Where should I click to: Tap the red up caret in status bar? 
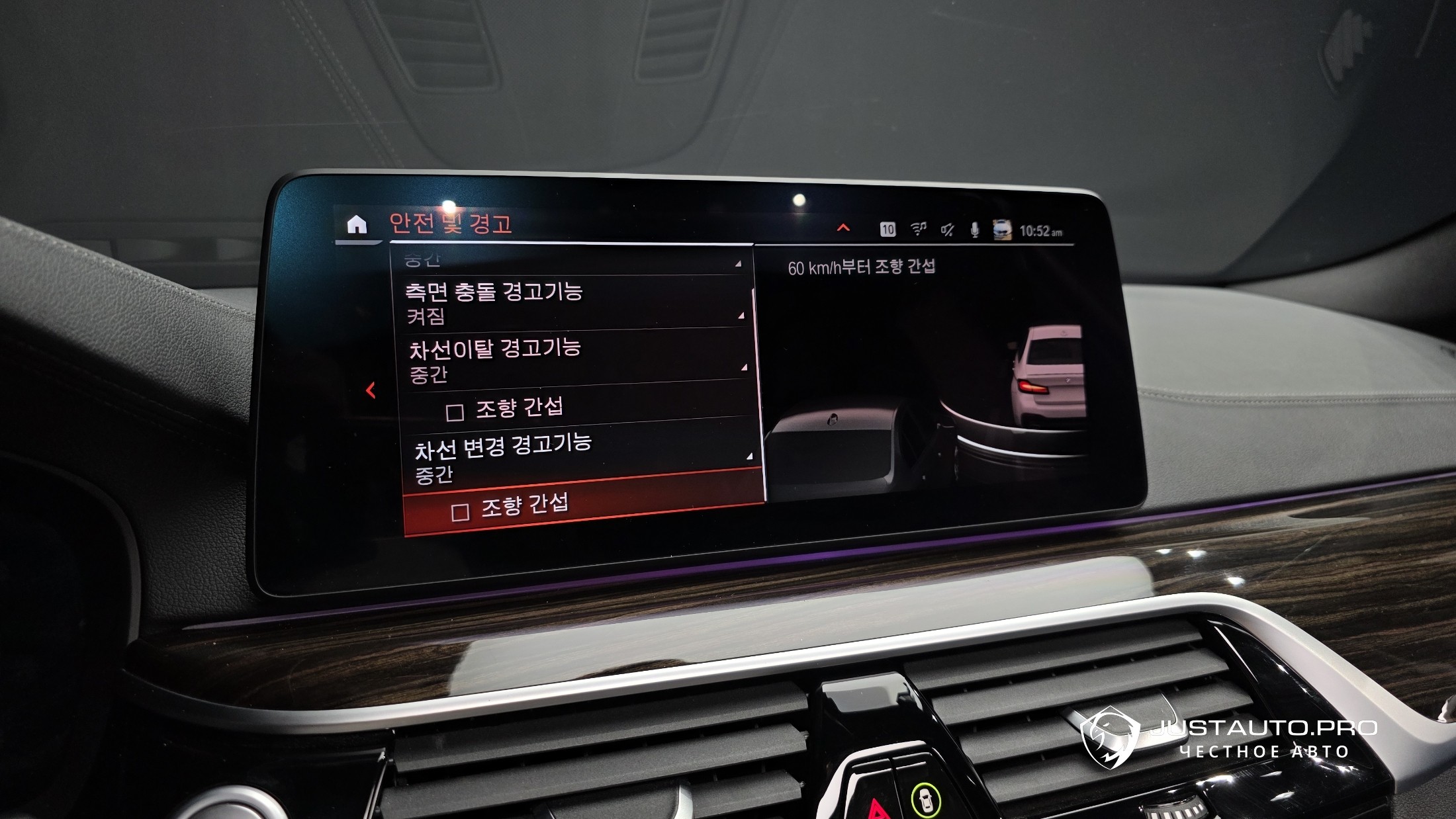(843, 228)
